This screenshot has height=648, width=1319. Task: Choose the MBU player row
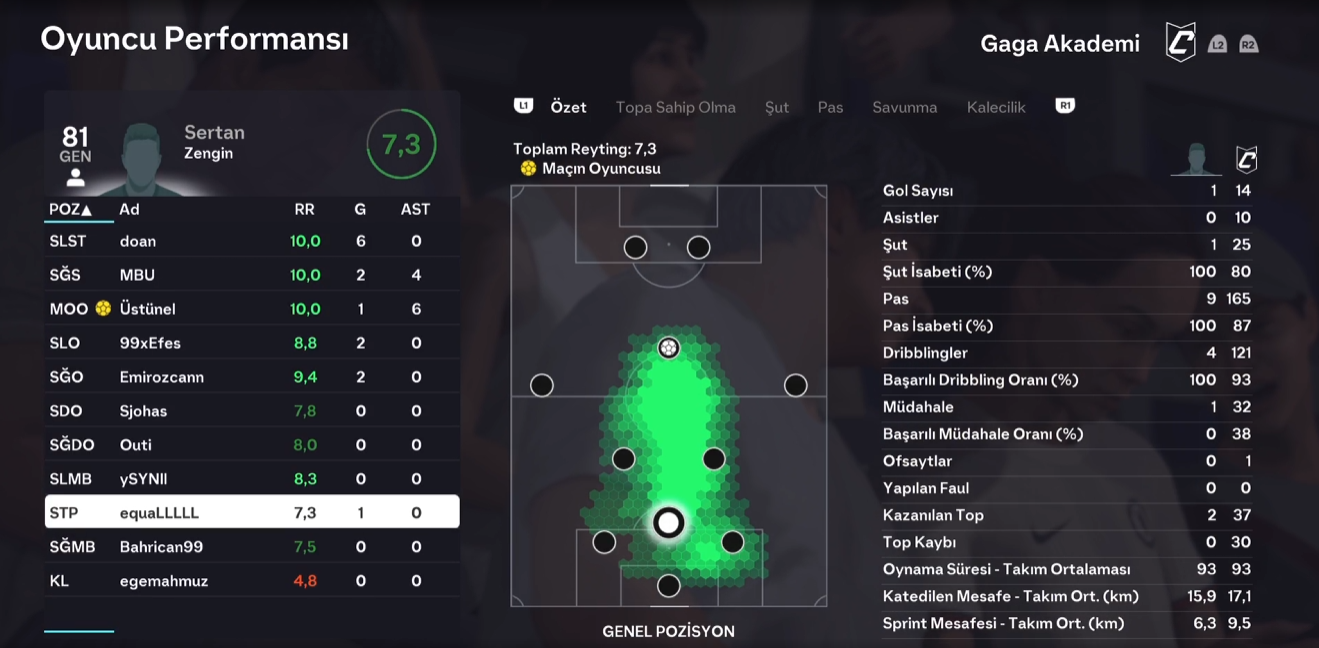point(251,275)
